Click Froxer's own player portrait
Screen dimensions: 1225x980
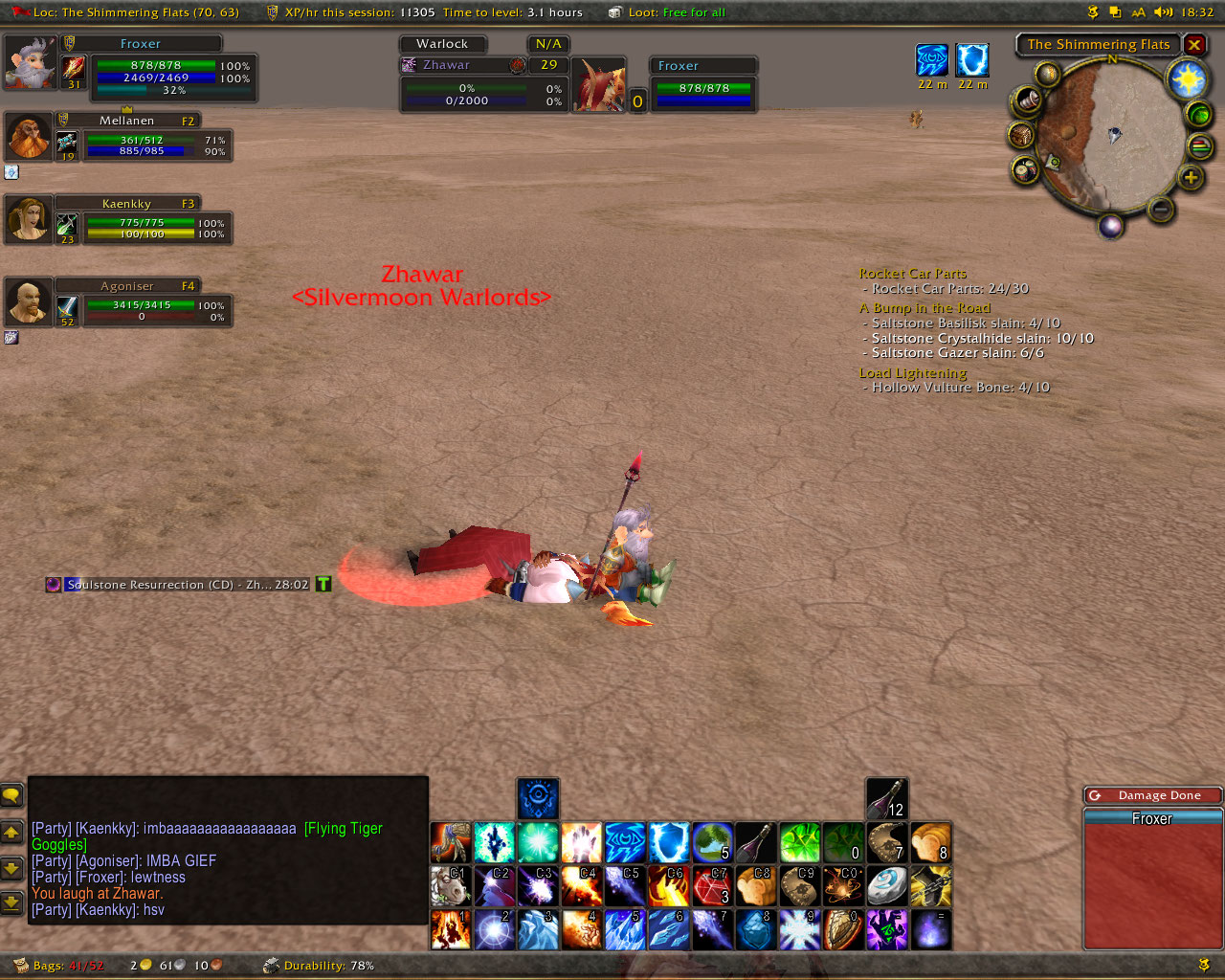pos(31,63)
